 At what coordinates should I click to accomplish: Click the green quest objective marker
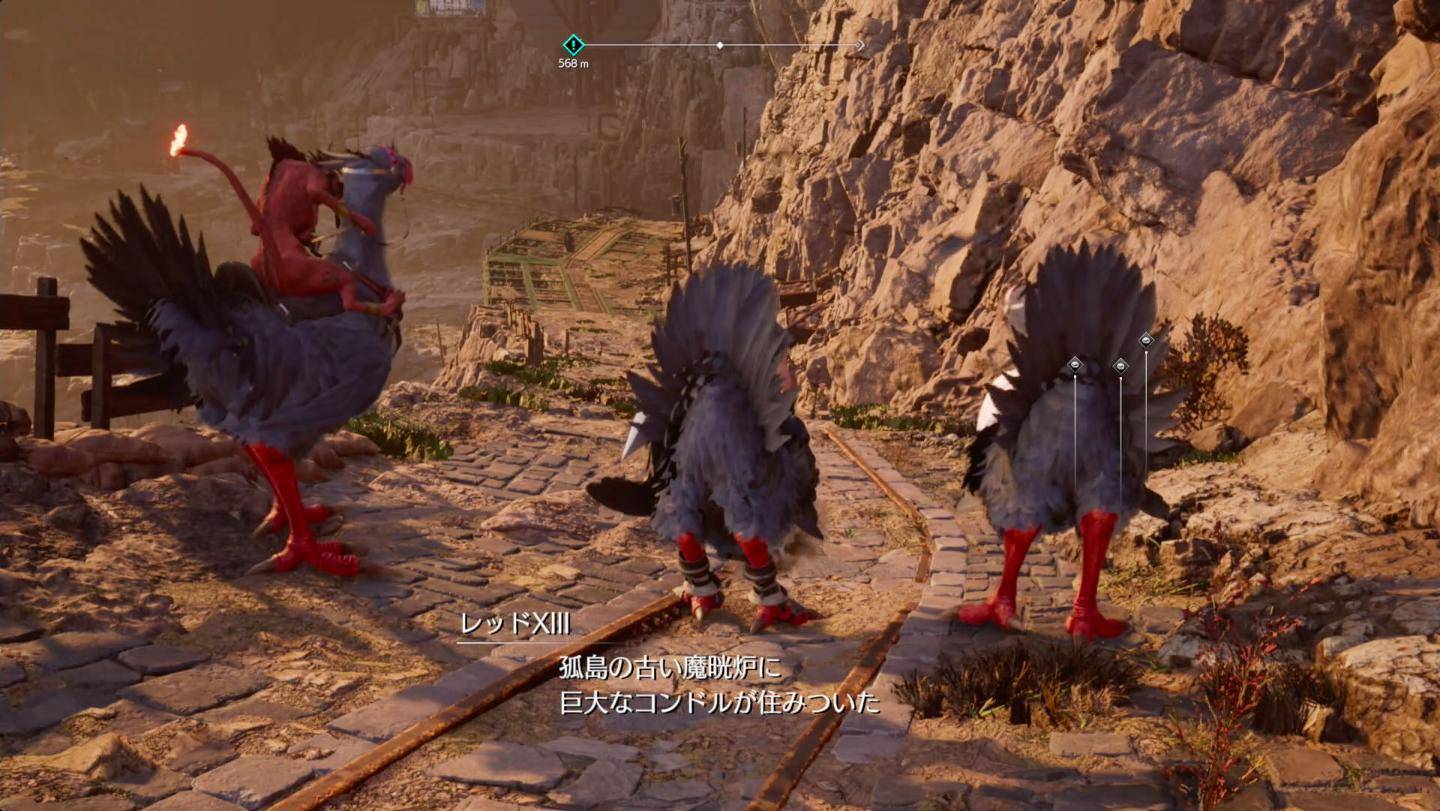tap(573, 44)
